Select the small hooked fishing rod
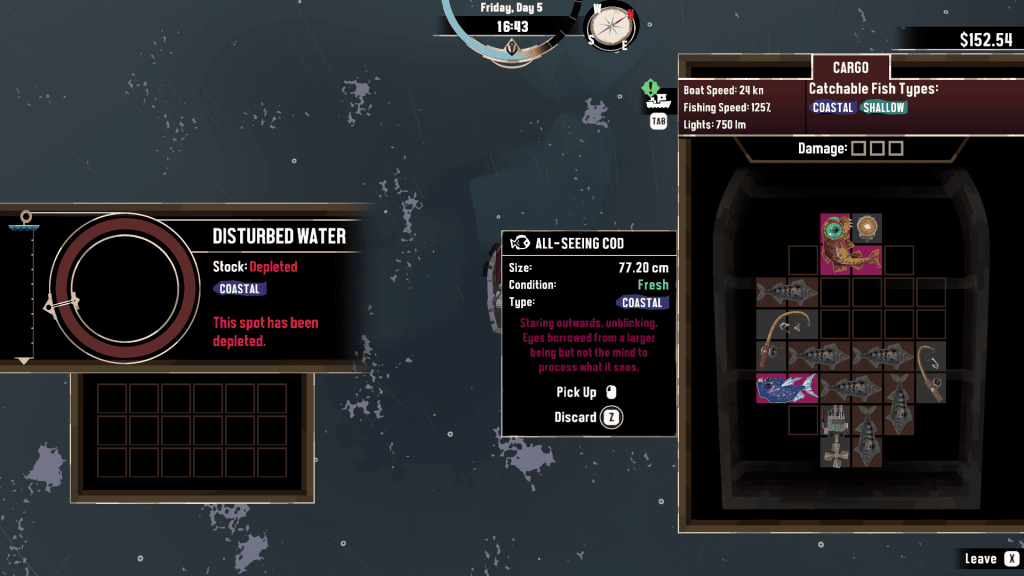The width and height of the screenshot is (1024, 576). [x=930, y=371]
